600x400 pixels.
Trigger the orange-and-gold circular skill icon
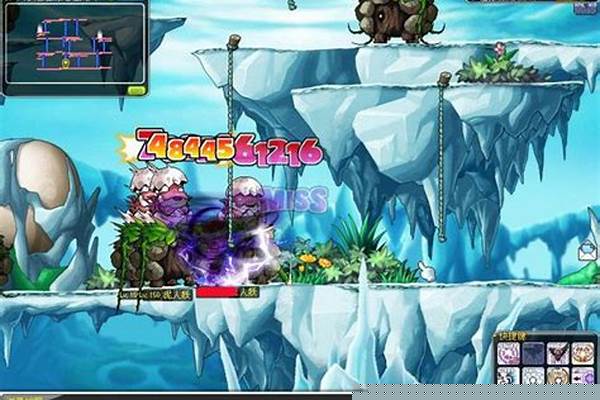coord(582,353)
